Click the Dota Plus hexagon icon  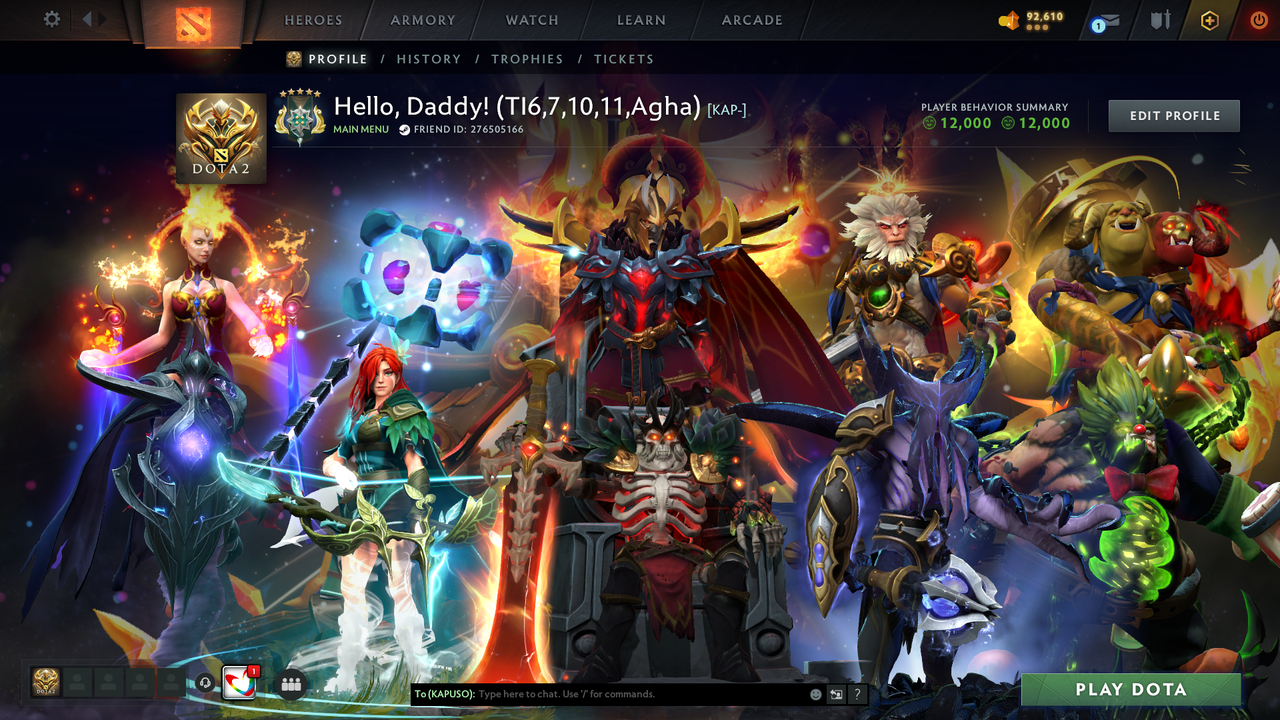[1210, 18]
